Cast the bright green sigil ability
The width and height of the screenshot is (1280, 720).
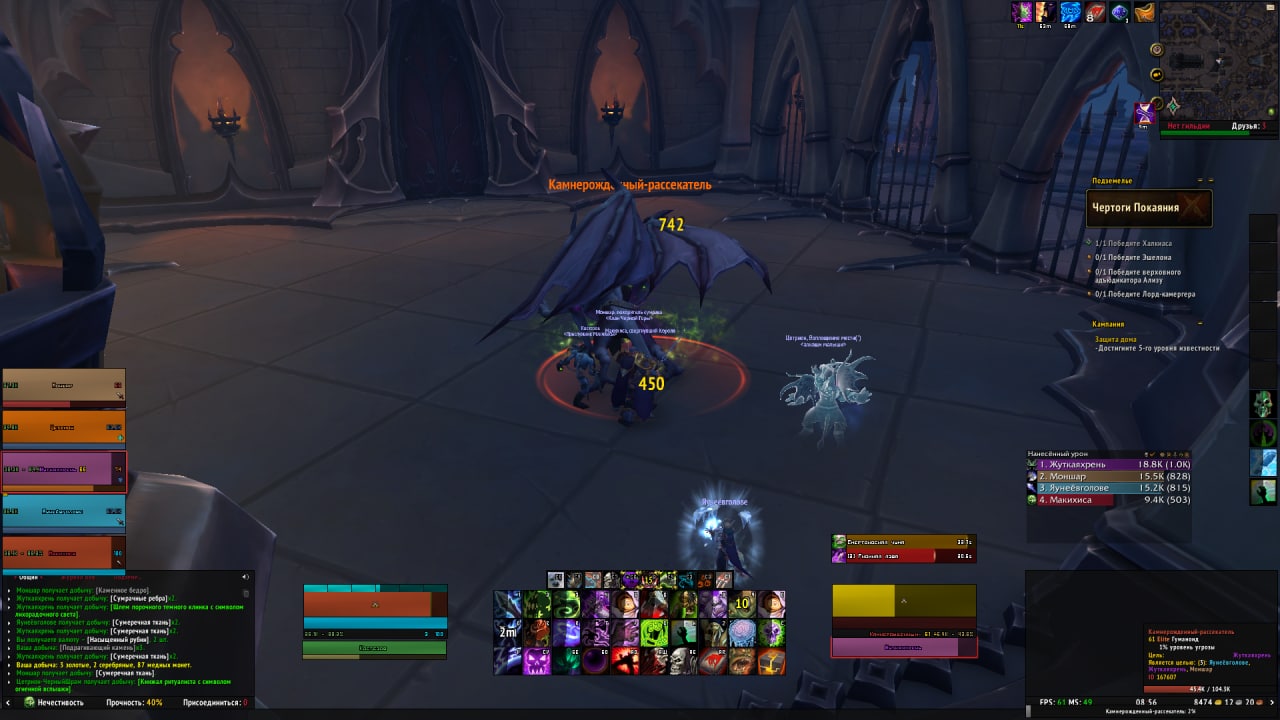[x=655, y=632]
